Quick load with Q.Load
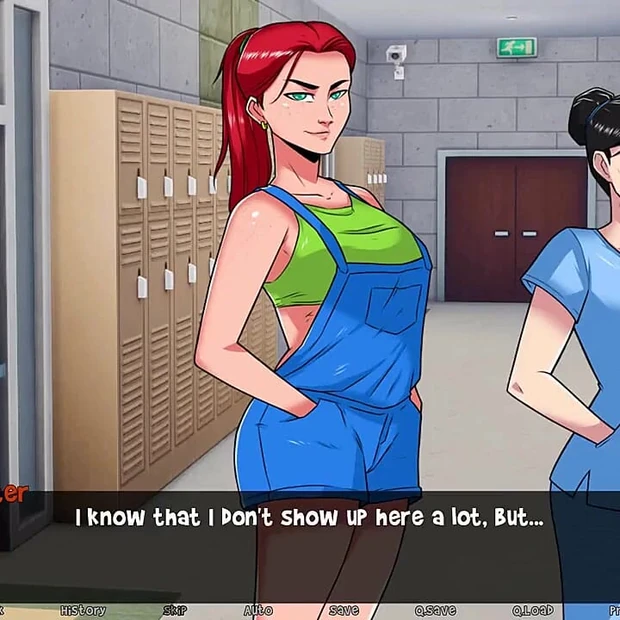 pyautogui.click(x=532, y=610)
